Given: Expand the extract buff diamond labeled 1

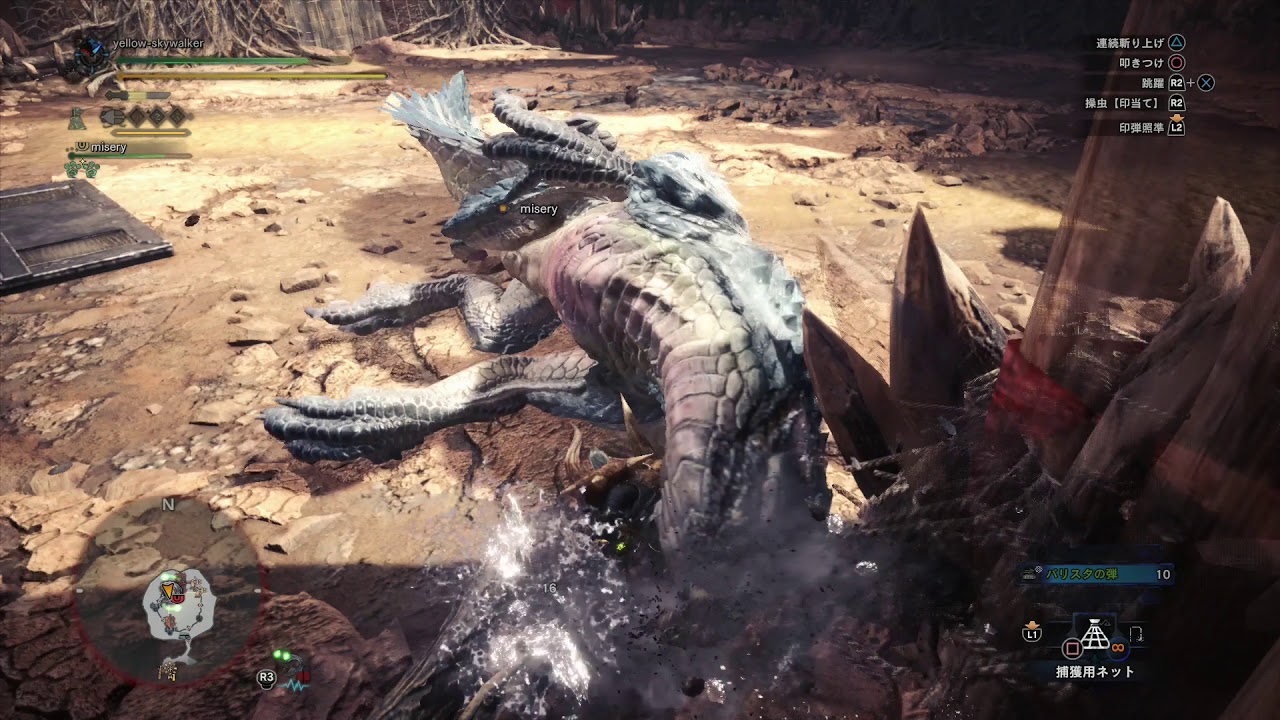Looking at the screenshot, I should click(136, 117).
